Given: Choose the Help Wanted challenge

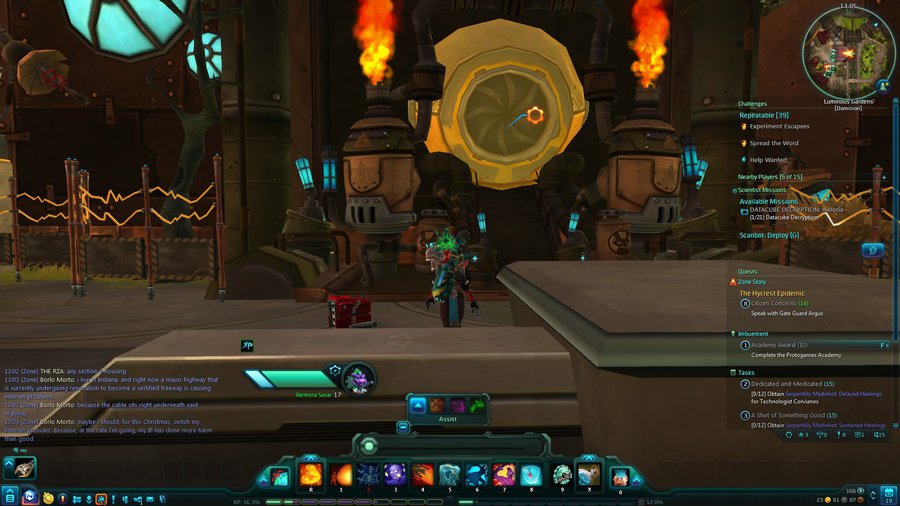Looking at the screenshot, I should (x=770, y=160).
